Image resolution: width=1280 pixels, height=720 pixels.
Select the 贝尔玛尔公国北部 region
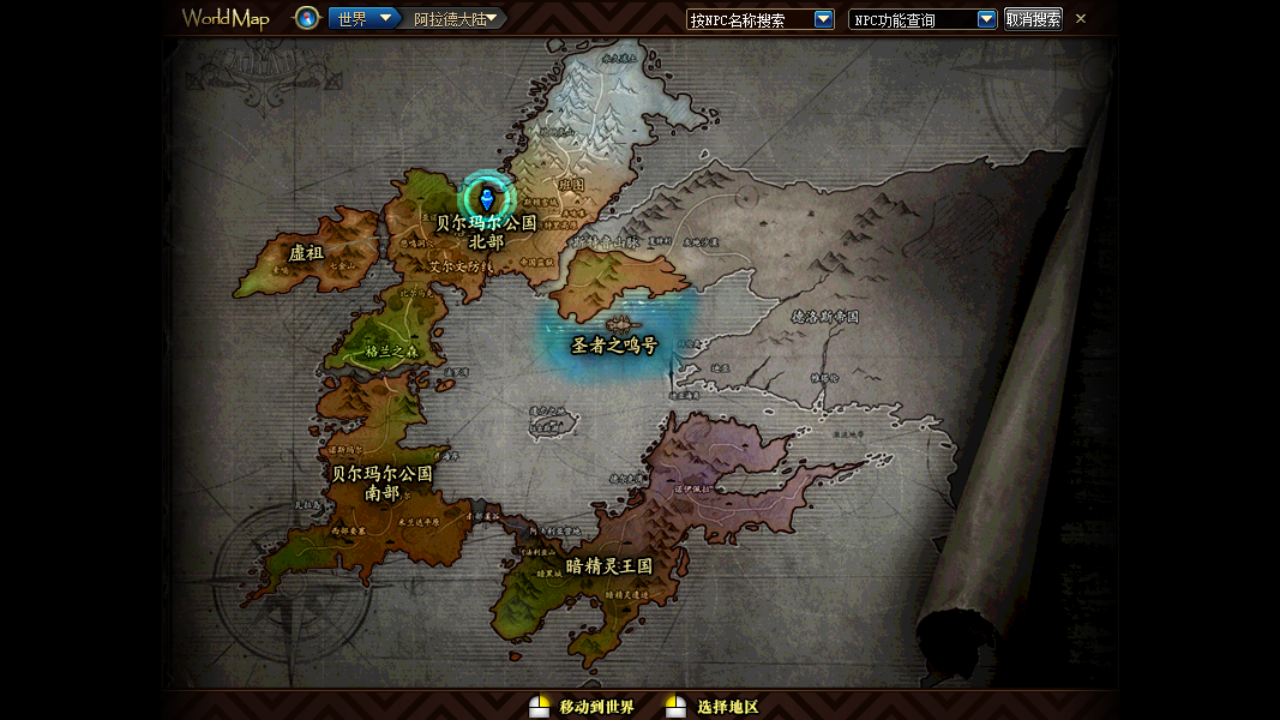pos(487,232)
